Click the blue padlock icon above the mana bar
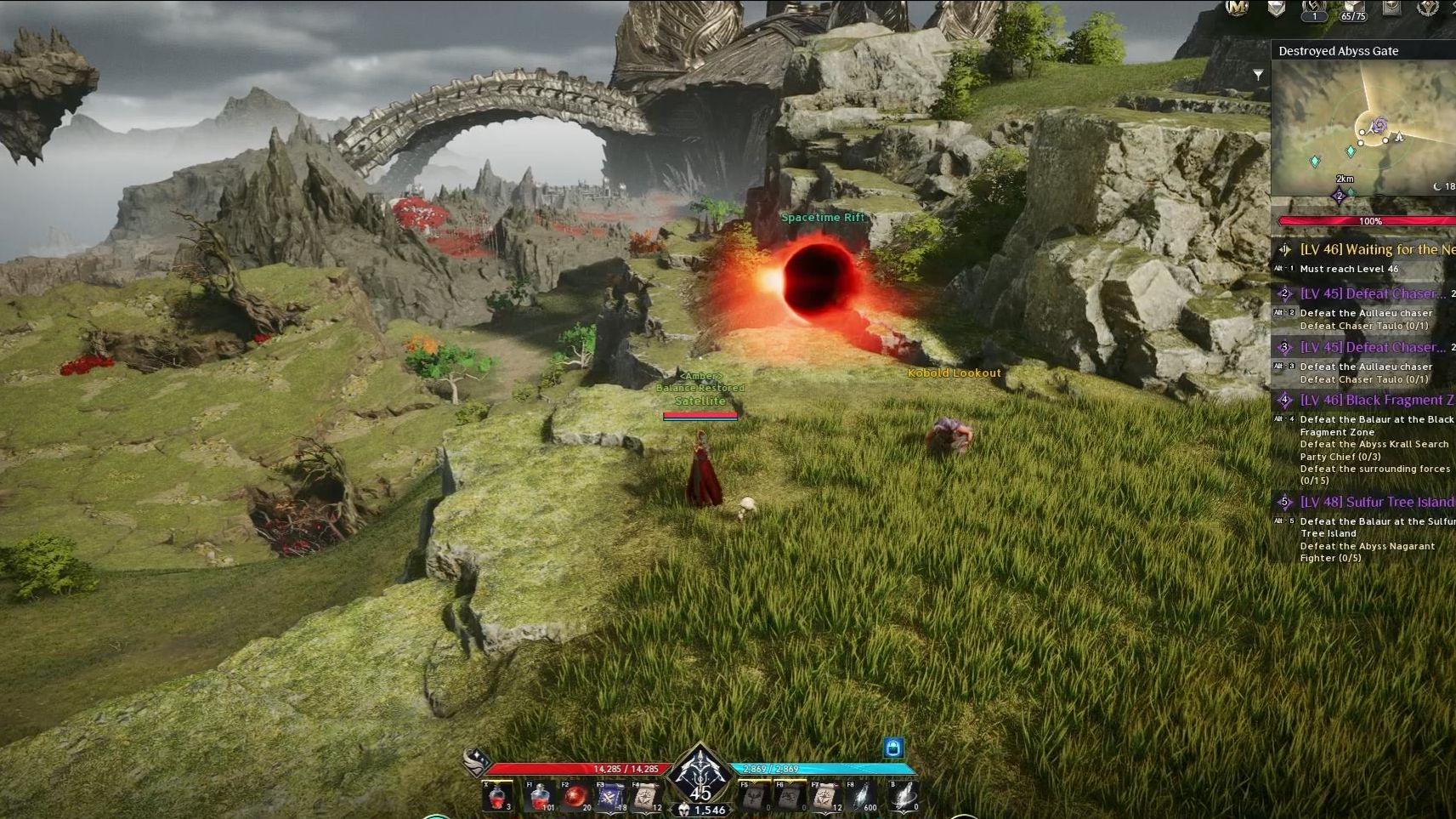This screenshot has height=819, width=1456. [892, 748]
